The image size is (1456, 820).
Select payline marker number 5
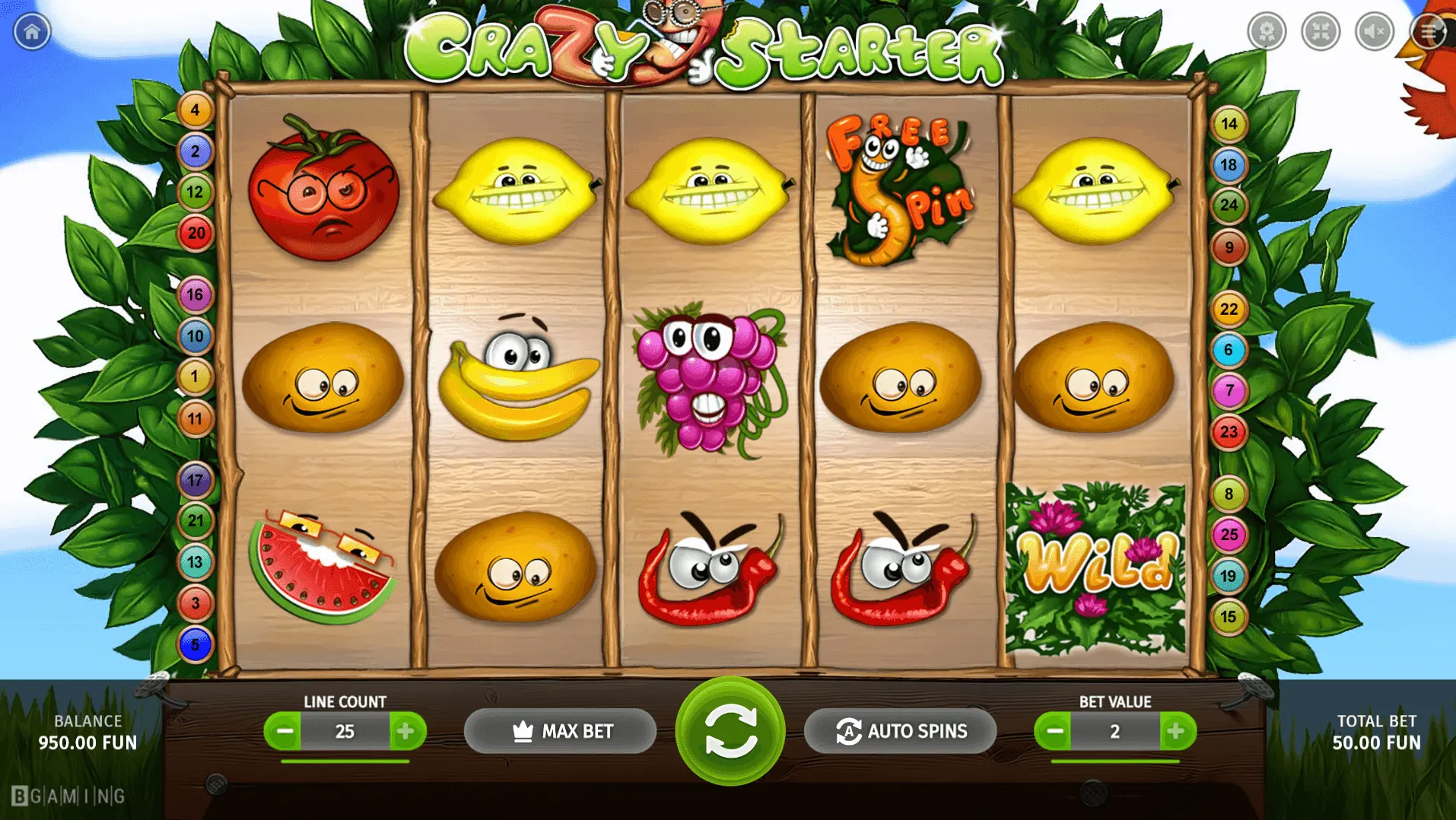point(195,645)
